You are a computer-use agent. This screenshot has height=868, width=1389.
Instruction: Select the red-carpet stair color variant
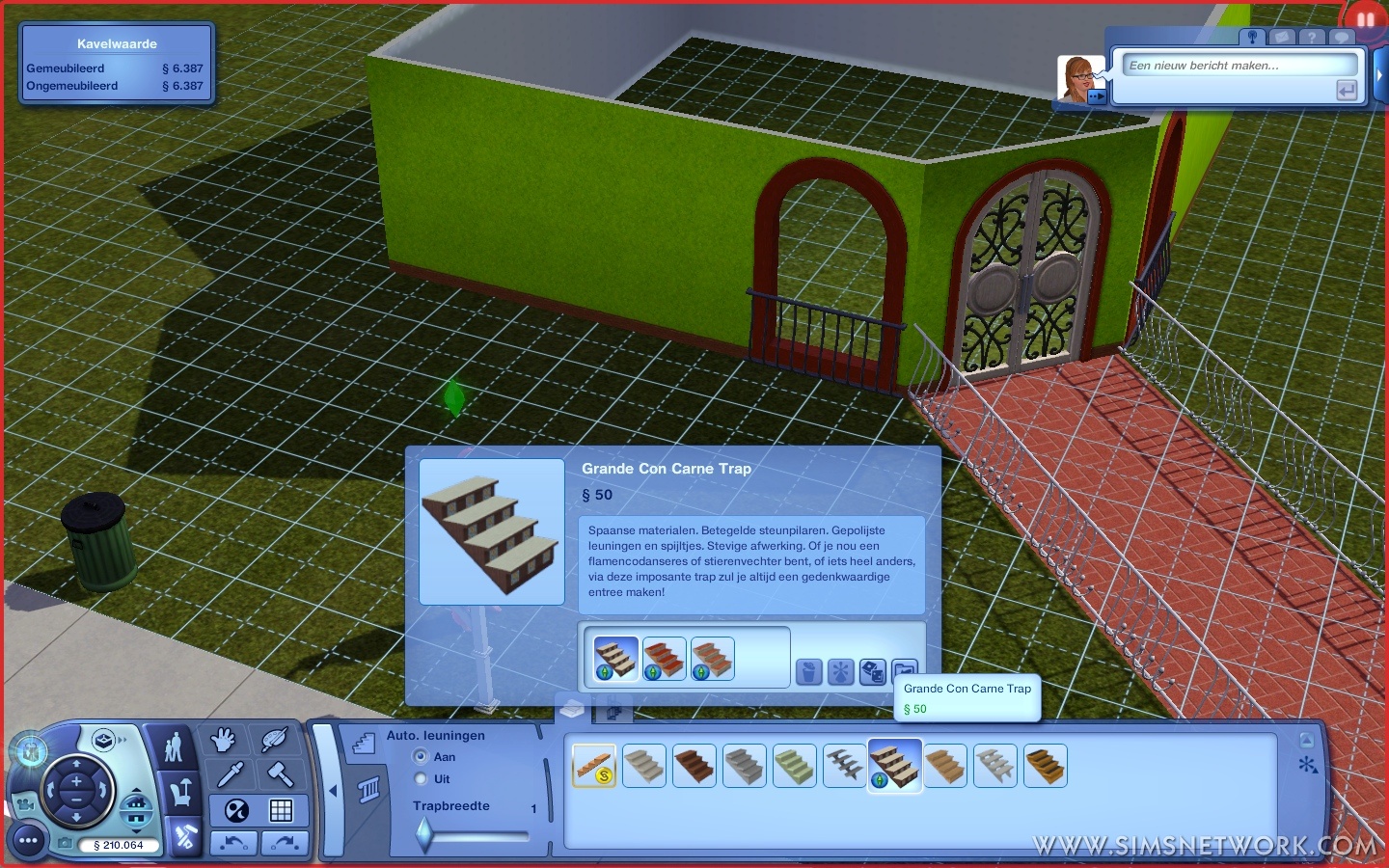[x=664, y=659]
